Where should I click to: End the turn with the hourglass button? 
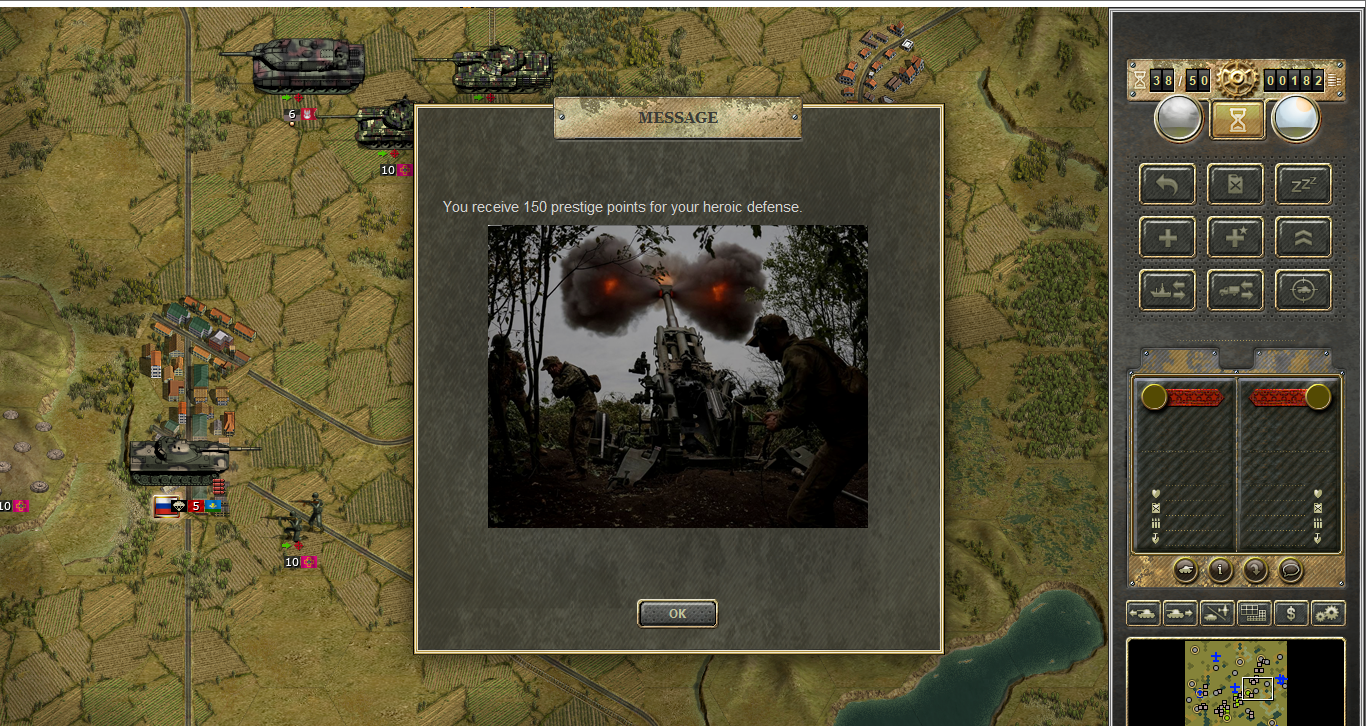pyautogui.click(x=1238, y=120)
